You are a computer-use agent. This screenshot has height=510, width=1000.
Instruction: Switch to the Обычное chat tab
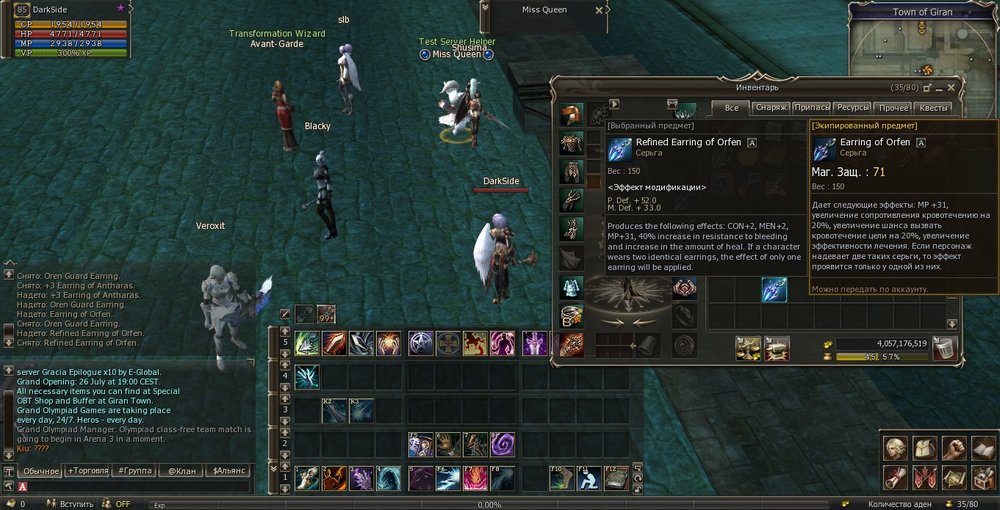[41, 470]
